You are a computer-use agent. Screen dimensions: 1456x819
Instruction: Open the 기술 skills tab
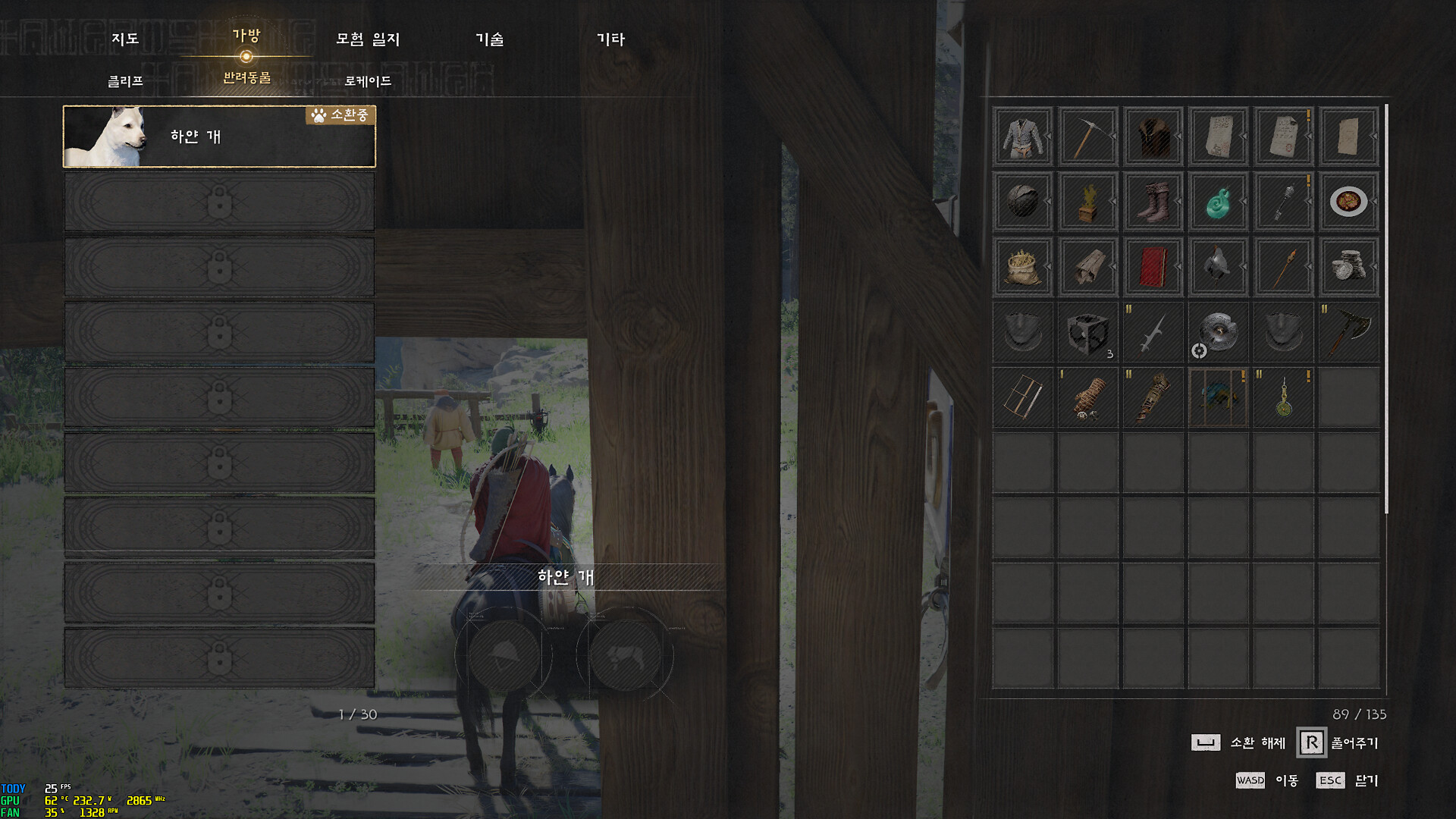[x=489, y=39]
